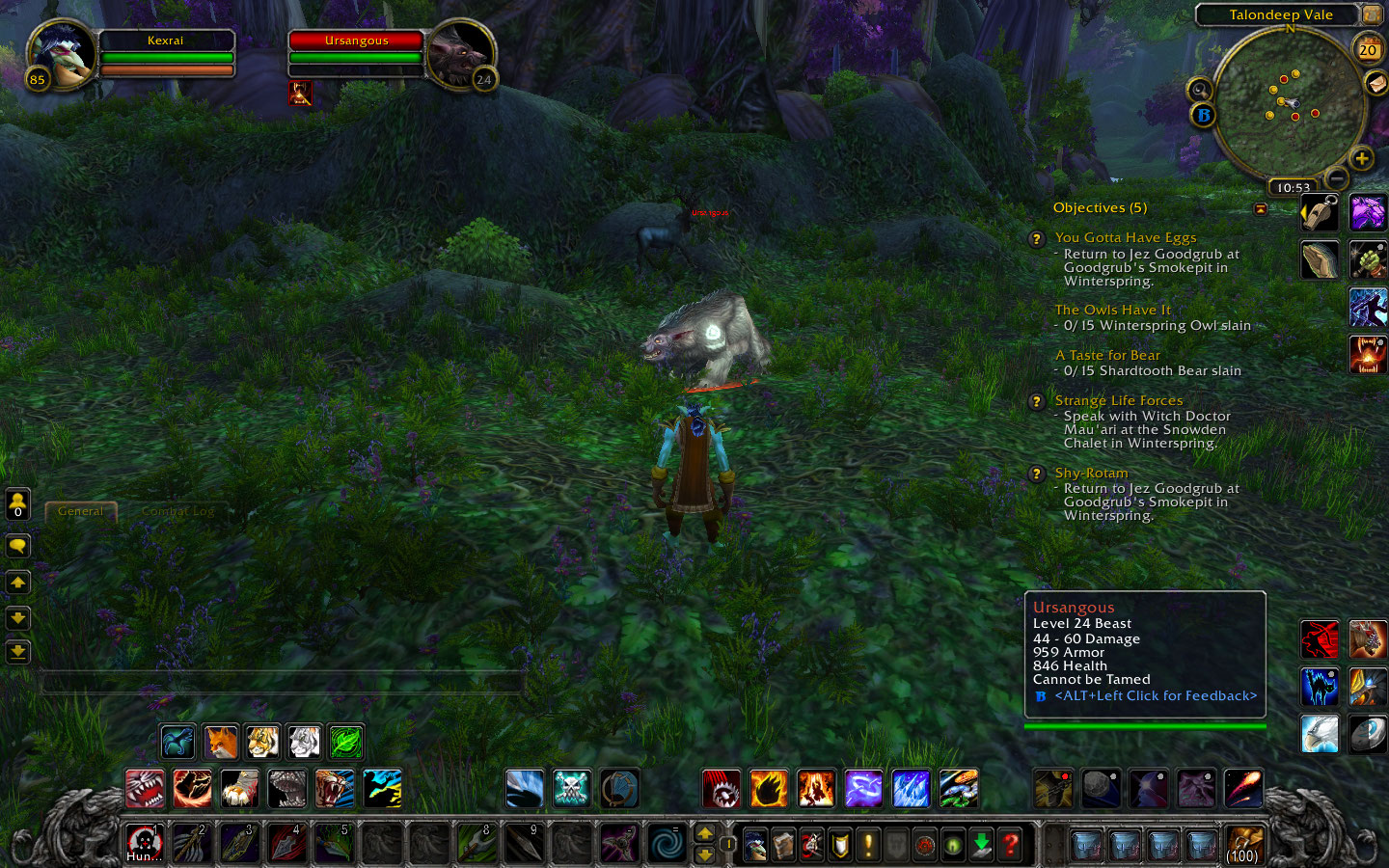Cast the skull ability on the action bar
The width and height of the screenshot is (1389, 868).
(570, 789)
